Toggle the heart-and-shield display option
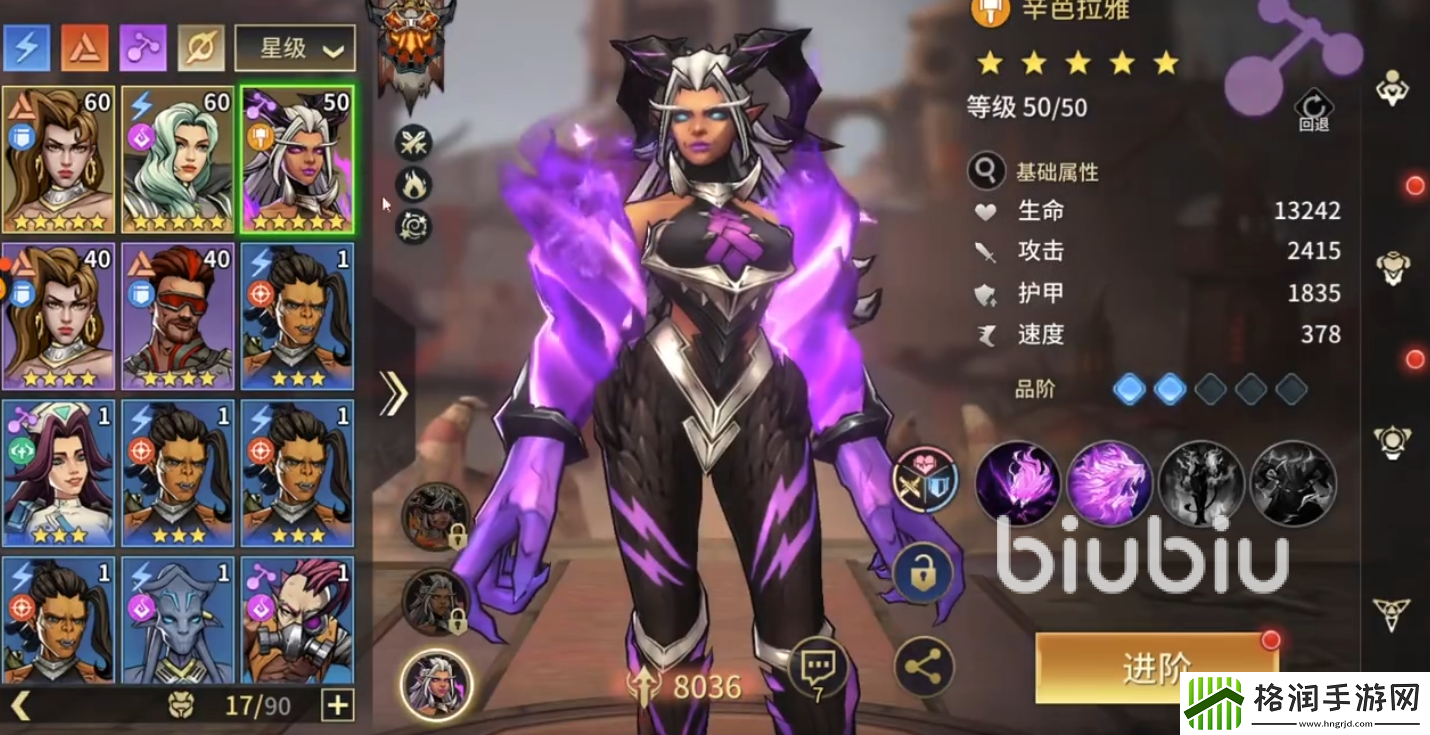This screenshot has height=735, width=1430. pos(922,480)
